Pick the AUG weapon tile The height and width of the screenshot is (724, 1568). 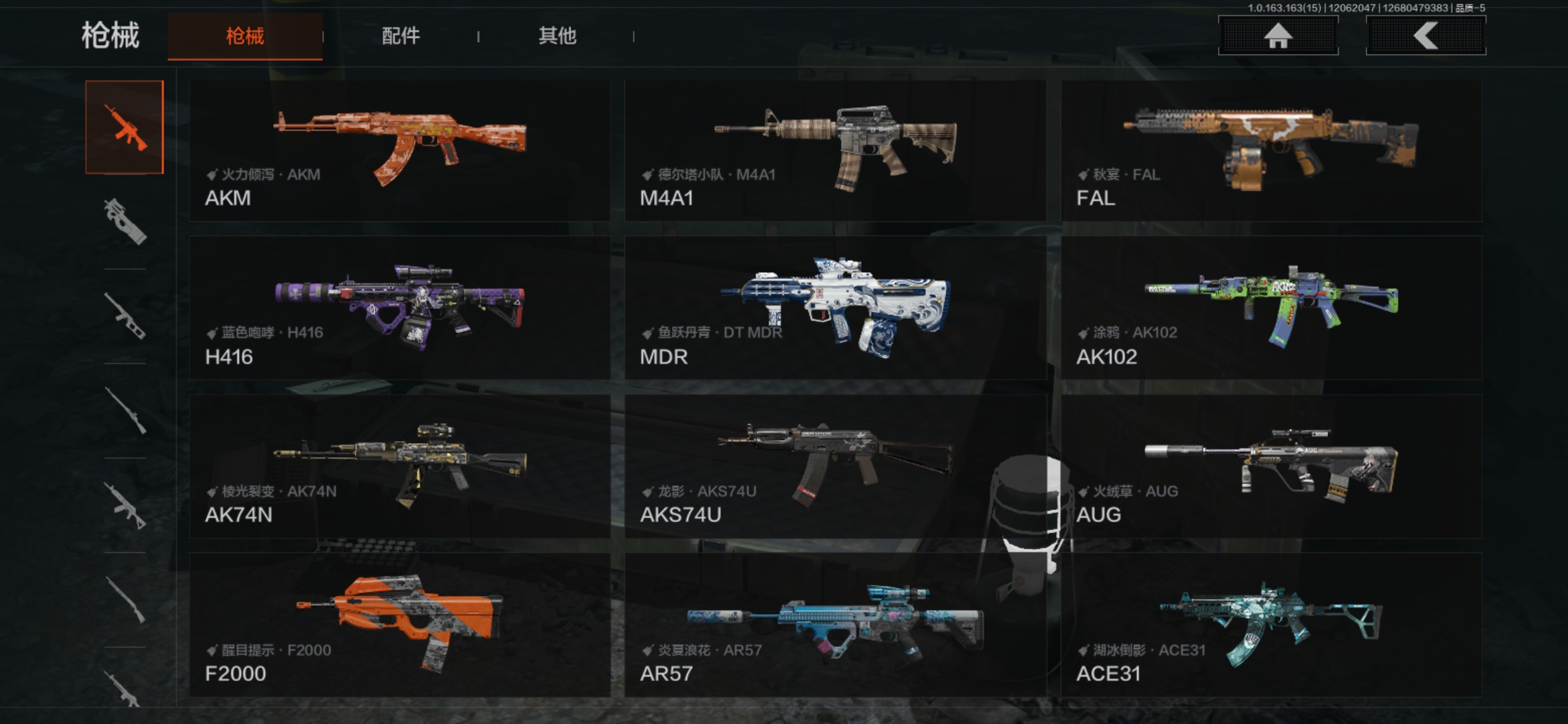point(1271,467)
